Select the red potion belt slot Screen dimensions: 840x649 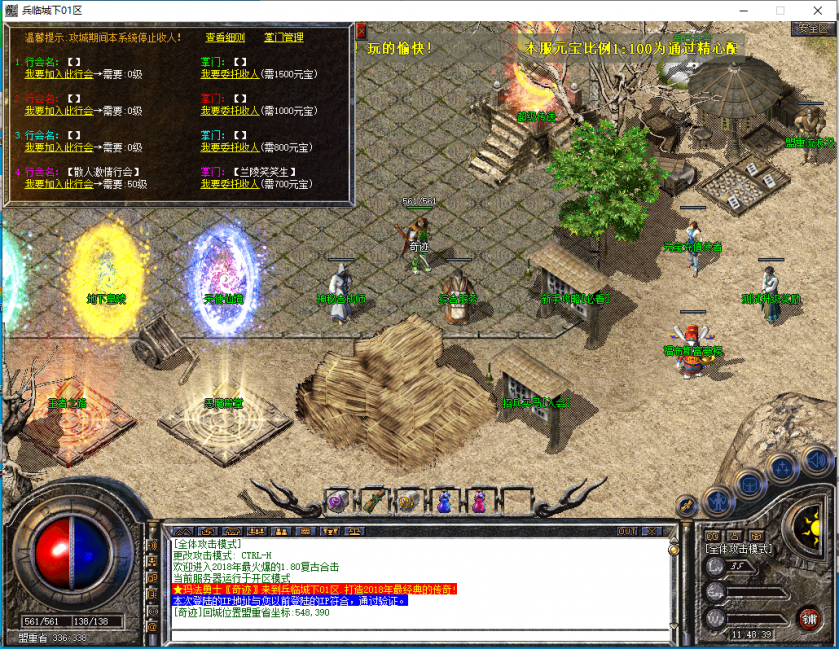pyautogui.click(x=480, y=500)
